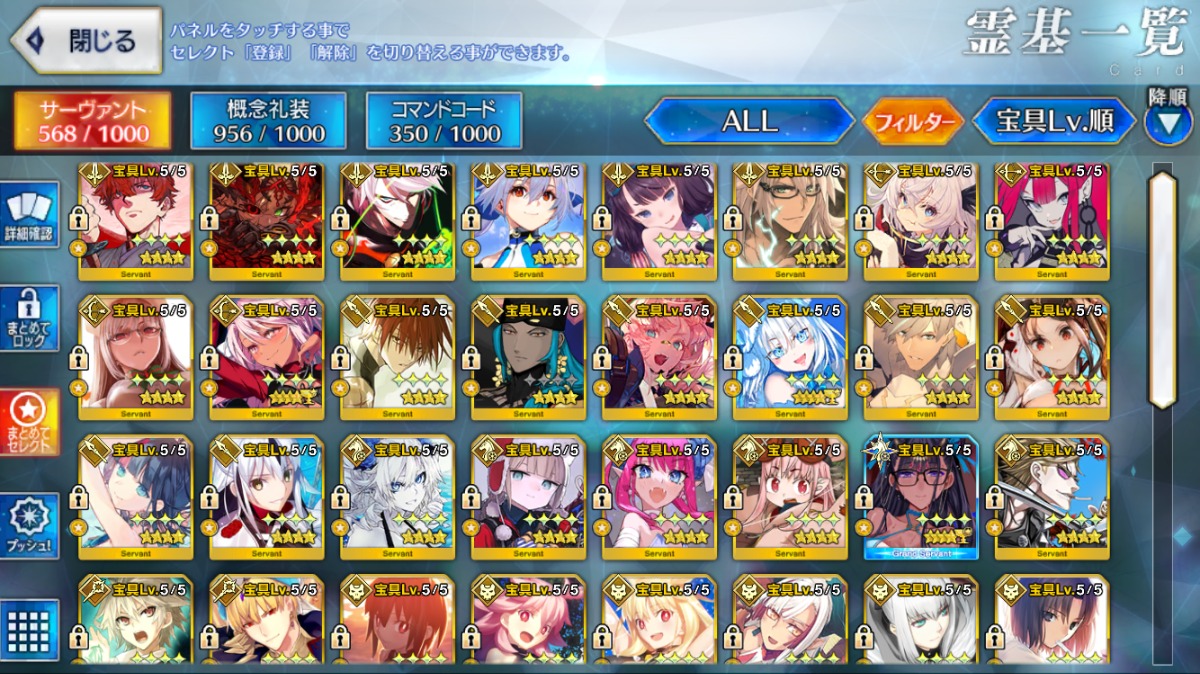Tap the プッシュ! button
1200x674 pixels.
pyautogui.click(x=30, y=527)
